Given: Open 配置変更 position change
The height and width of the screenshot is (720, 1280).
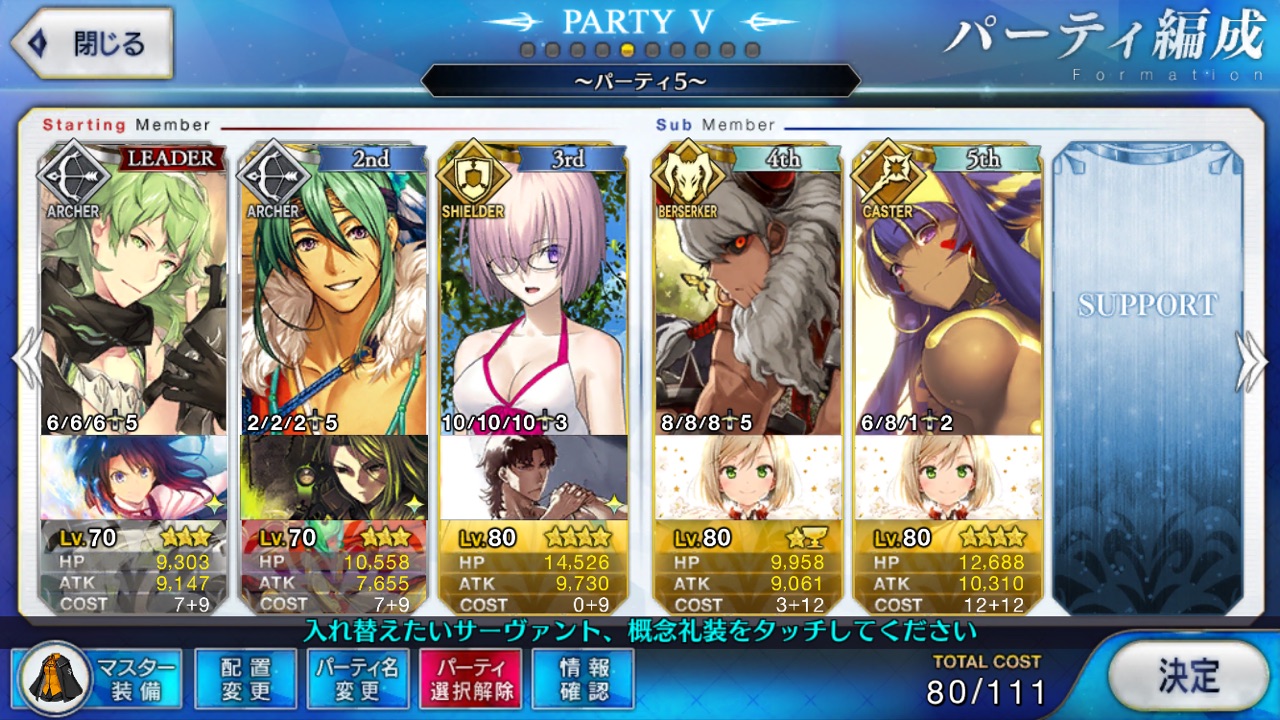Looking at the screenshot, I should (245, 679).
